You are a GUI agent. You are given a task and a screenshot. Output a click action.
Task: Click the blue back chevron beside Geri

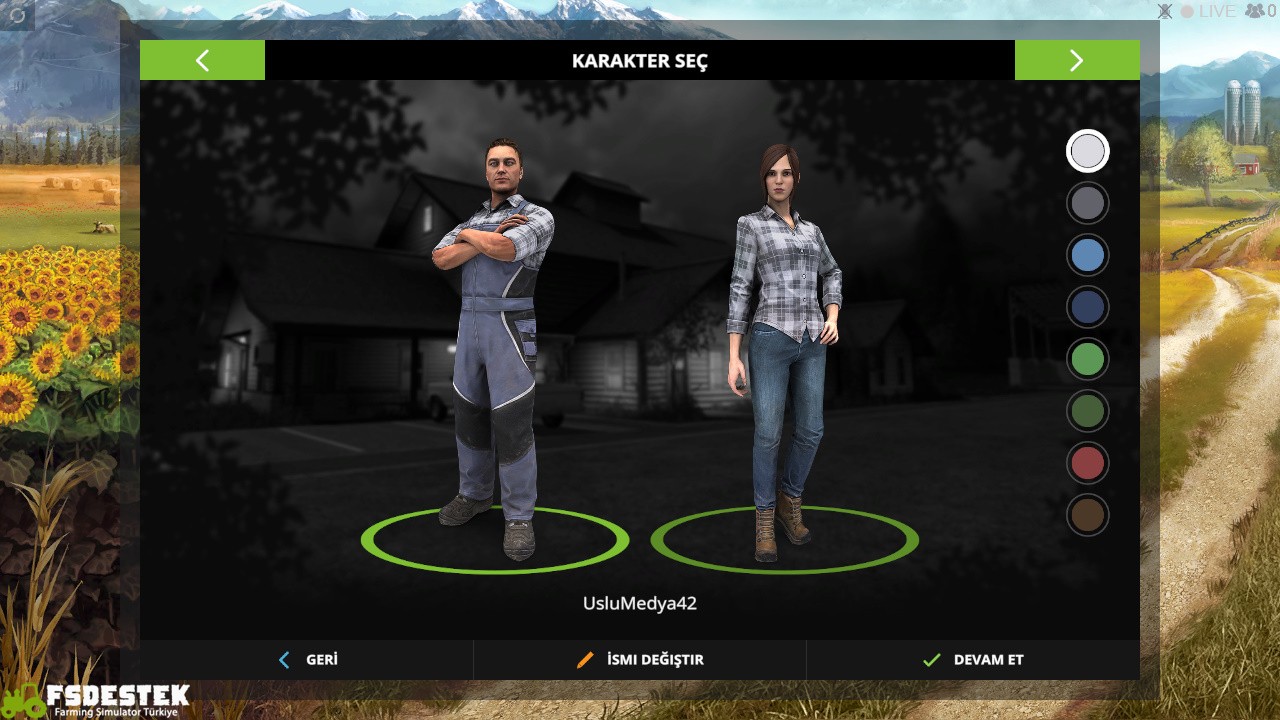tap(283, 659)
